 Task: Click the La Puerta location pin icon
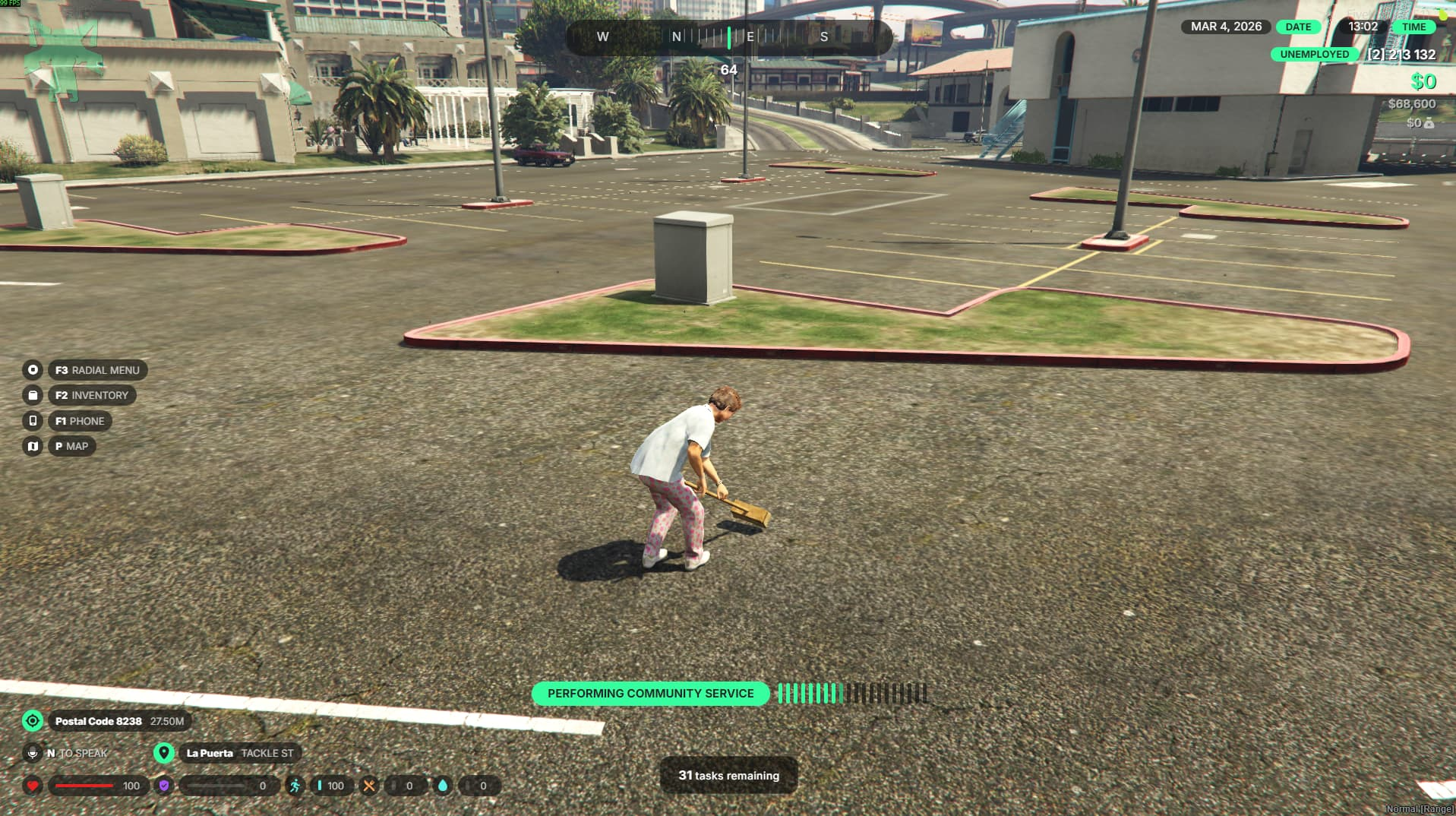163,753
